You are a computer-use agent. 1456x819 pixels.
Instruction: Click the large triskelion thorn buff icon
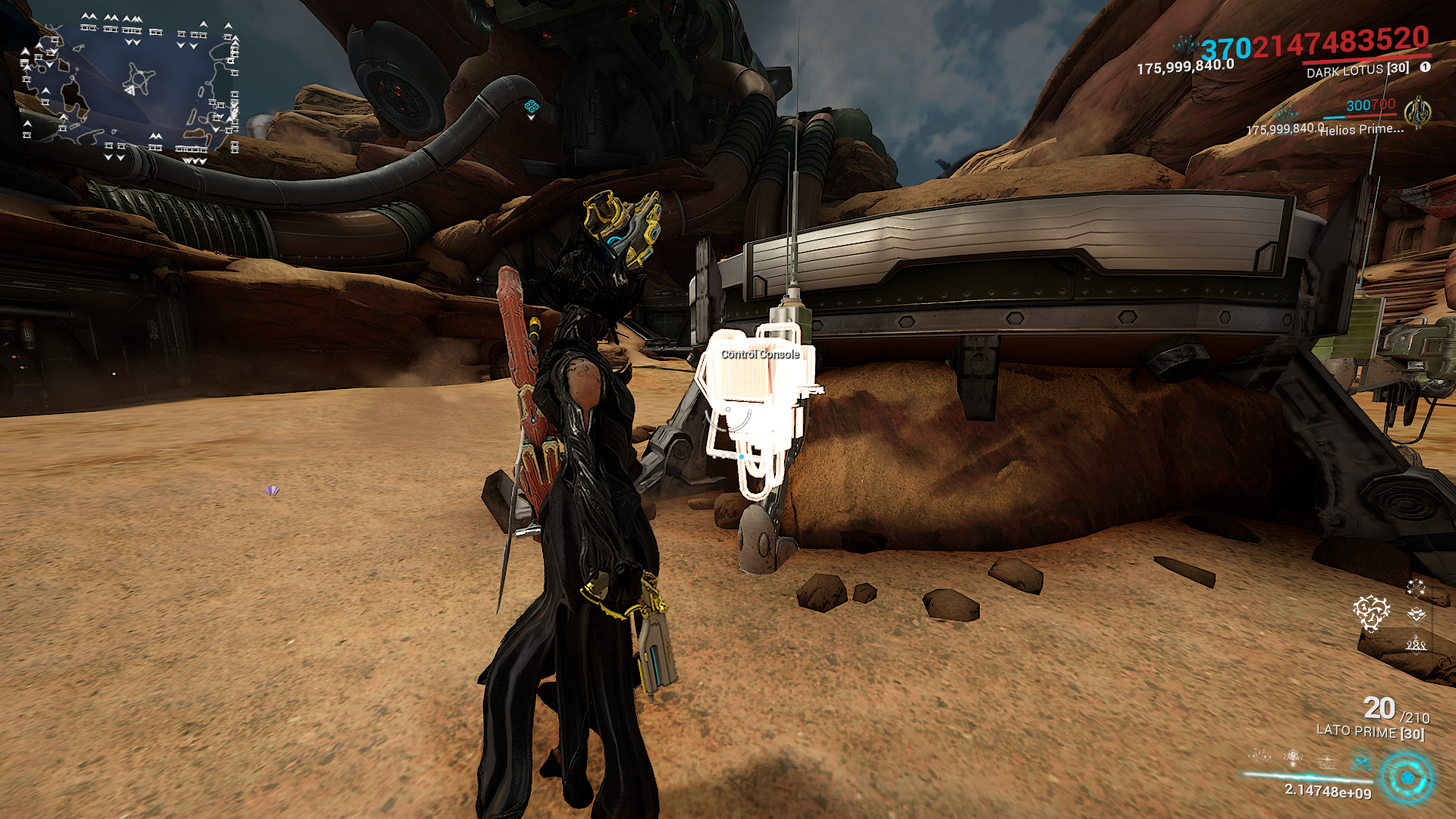tap(1371, 612)
